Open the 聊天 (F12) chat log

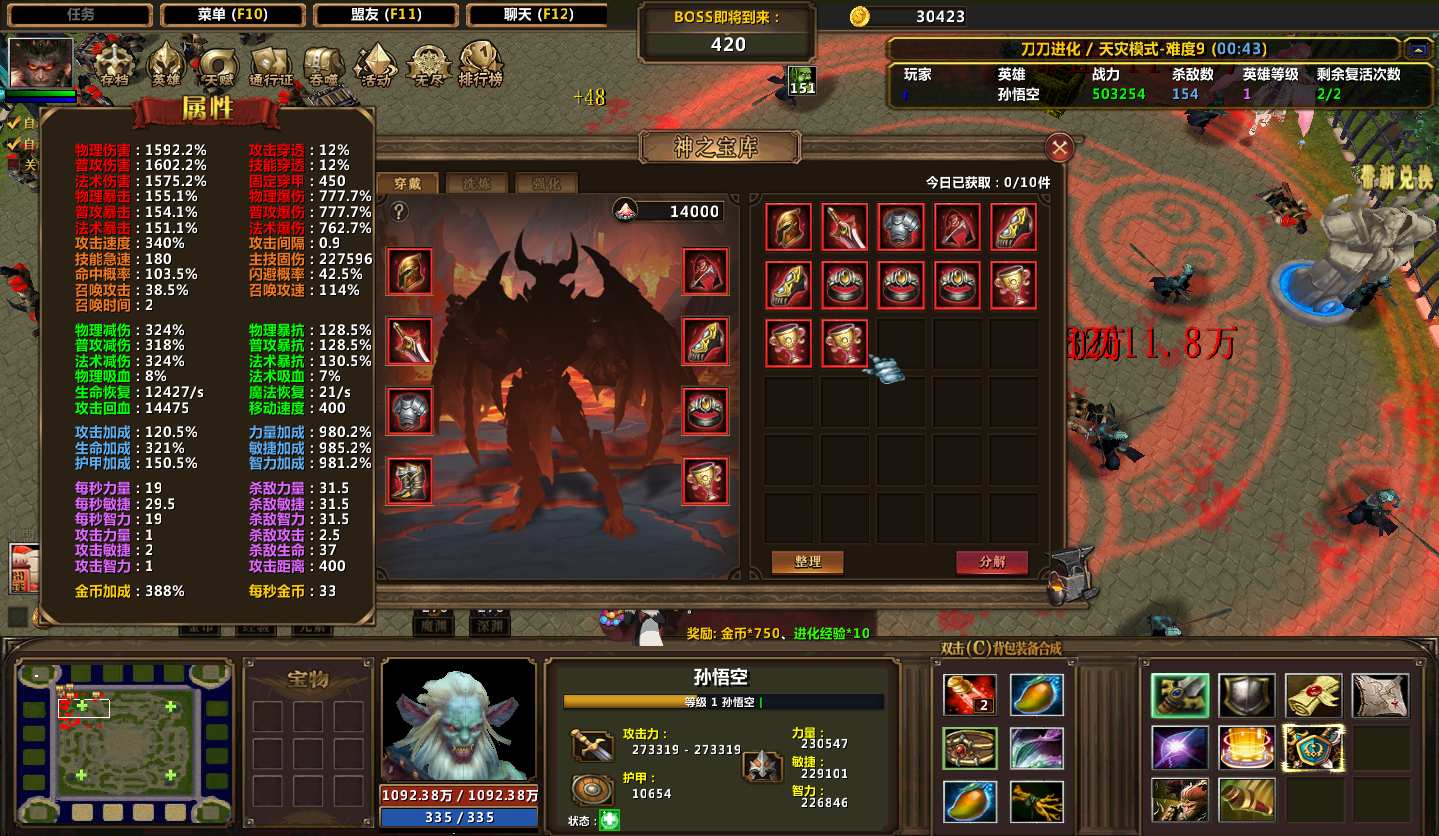pyautogui.click(x=537, y=15)
